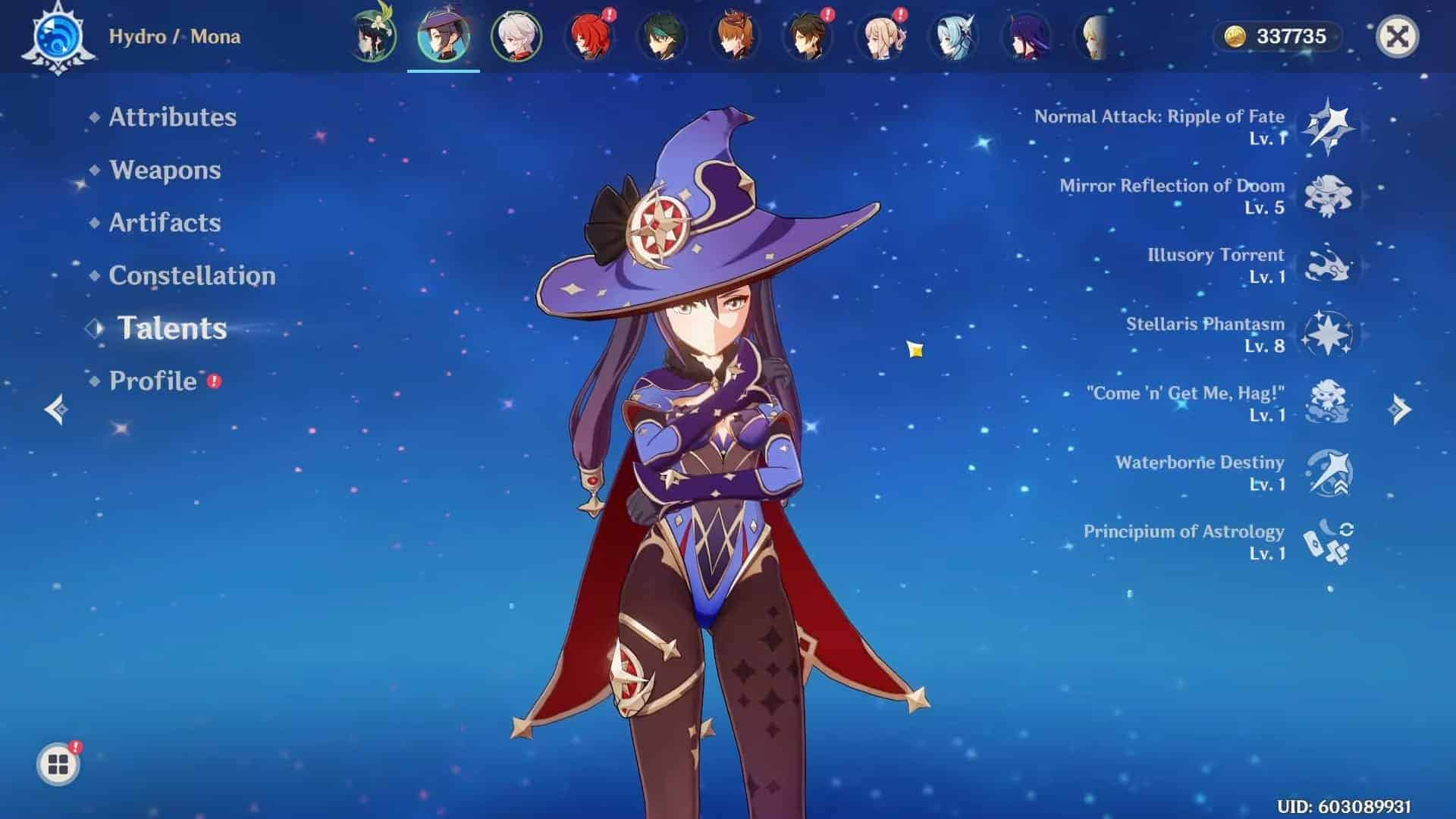Open the Weapons section
This screenshot has width=1456, height=819.
point(165,170)
